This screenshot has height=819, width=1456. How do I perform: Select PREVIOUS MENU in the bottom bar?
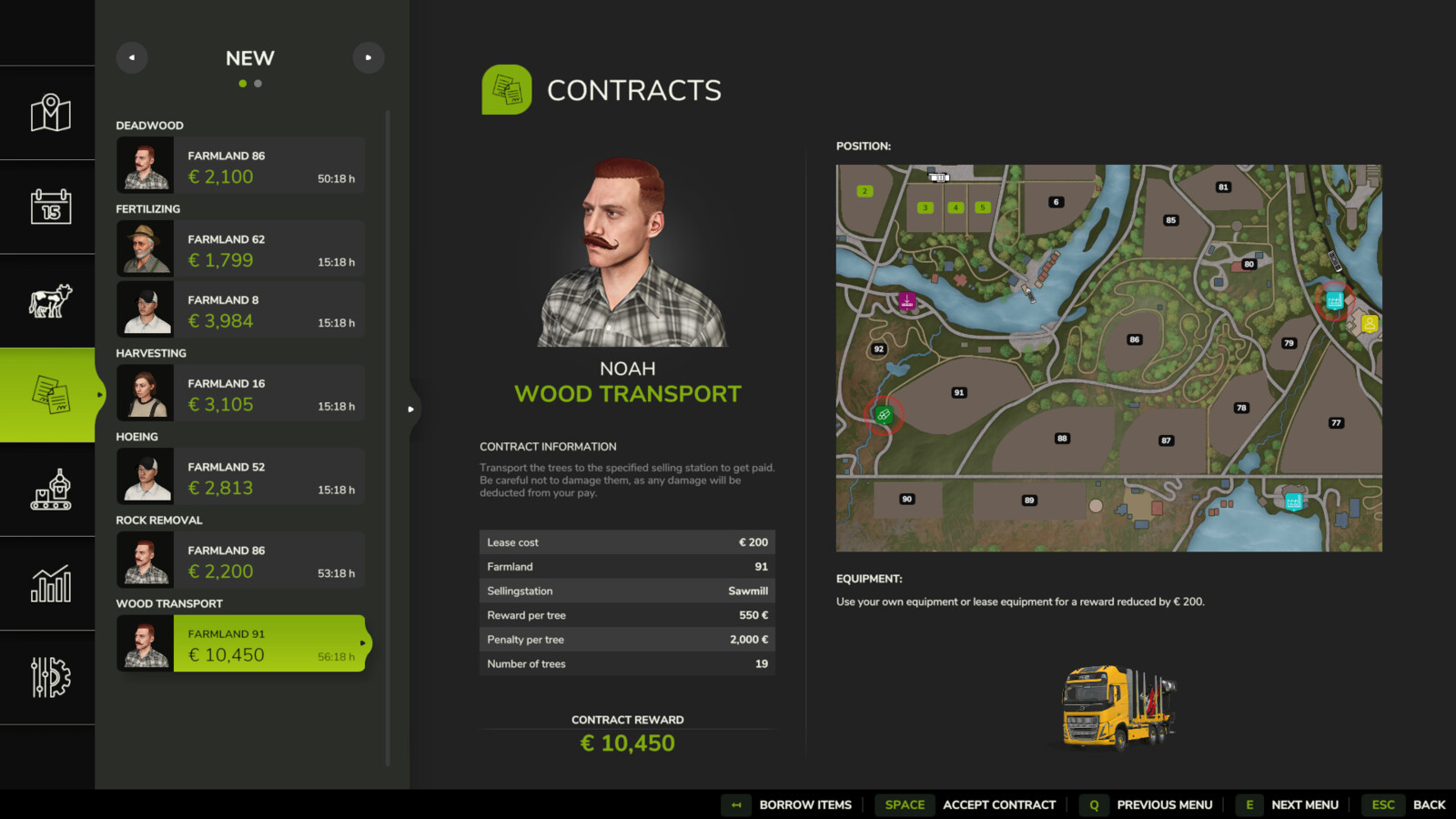(1165, 804)
